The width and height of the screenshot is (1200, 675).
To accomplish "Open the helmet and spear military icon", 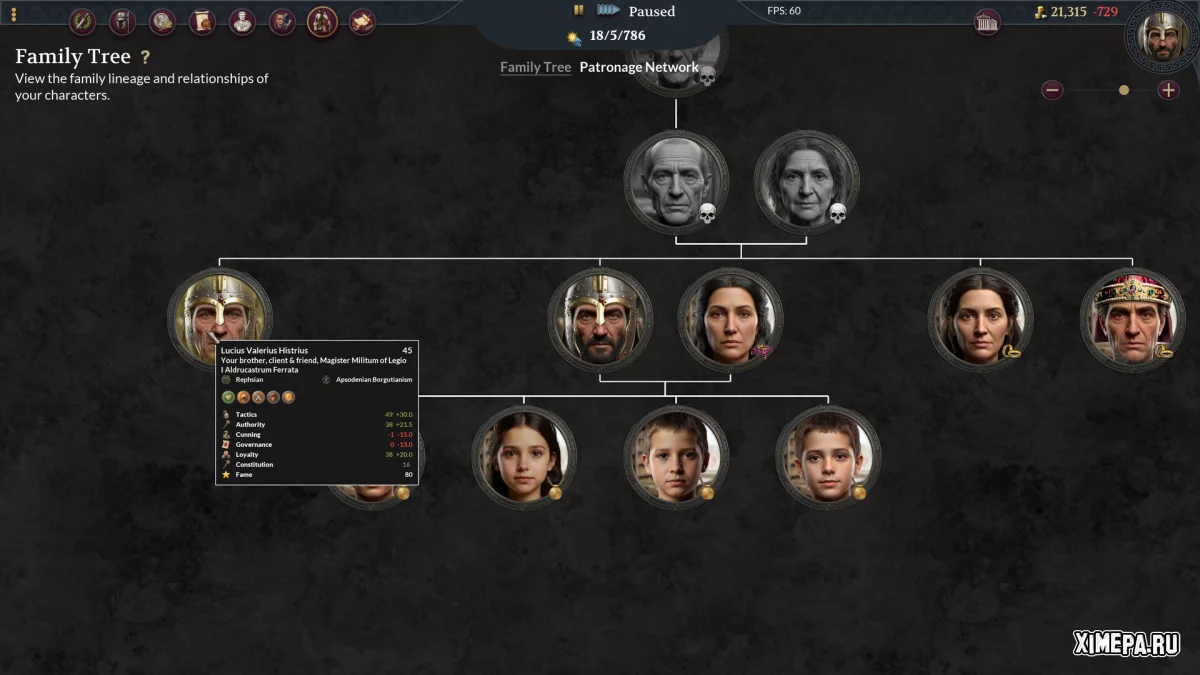I will coord(122,21).
